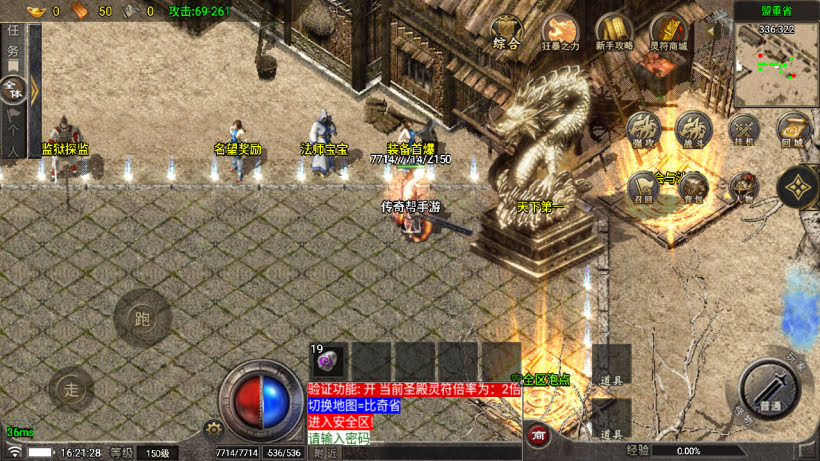Use the purple item in hotbar slot
820x461 pixels.
330,360
